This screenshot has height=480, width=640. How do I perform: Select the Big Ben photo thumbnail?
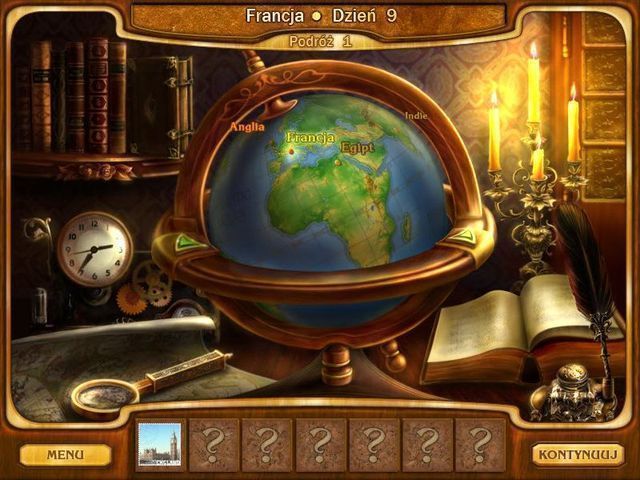(159, 444)
